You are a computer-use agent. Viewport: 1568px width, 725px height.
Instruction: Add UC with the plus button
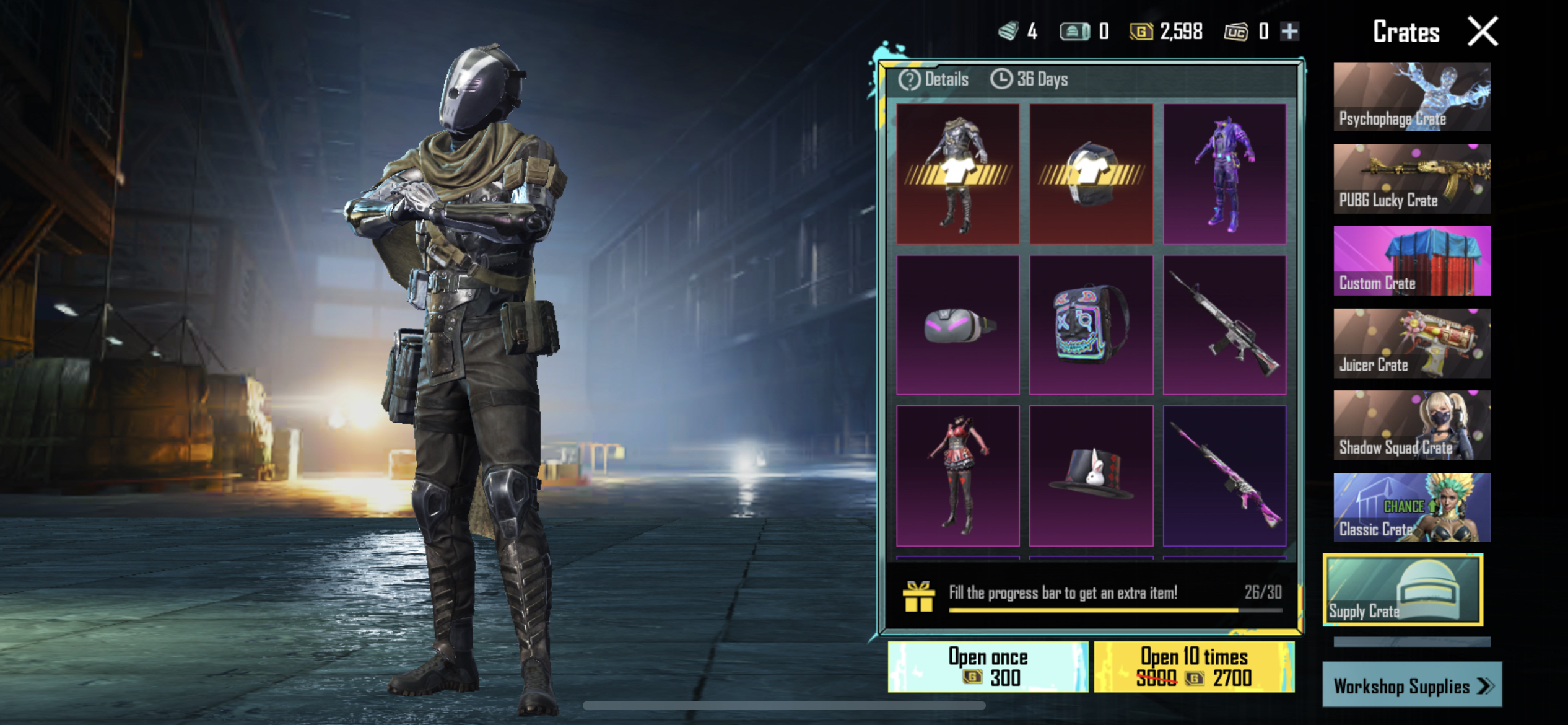tap(1289, 31)
